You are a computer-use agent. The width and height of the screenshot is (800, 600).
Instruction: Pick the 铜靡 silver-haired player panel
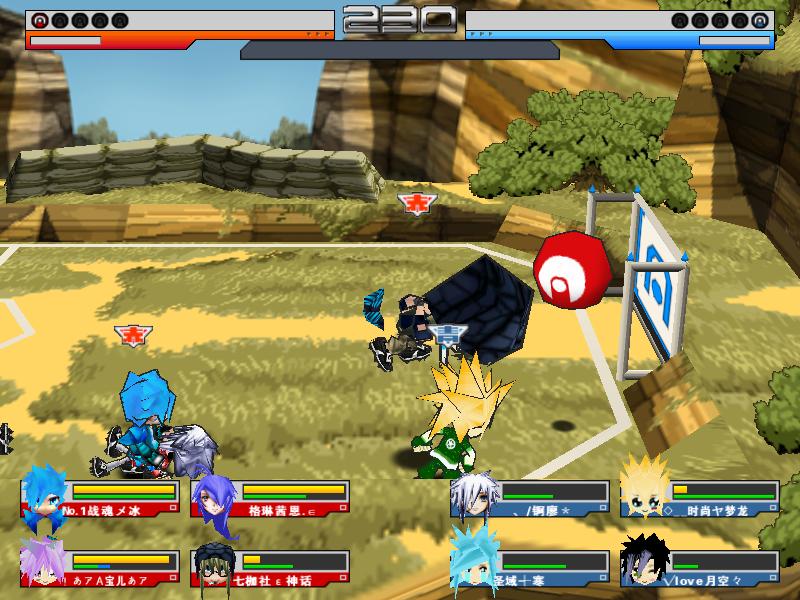pyautogui.click(x=530, y=498)
